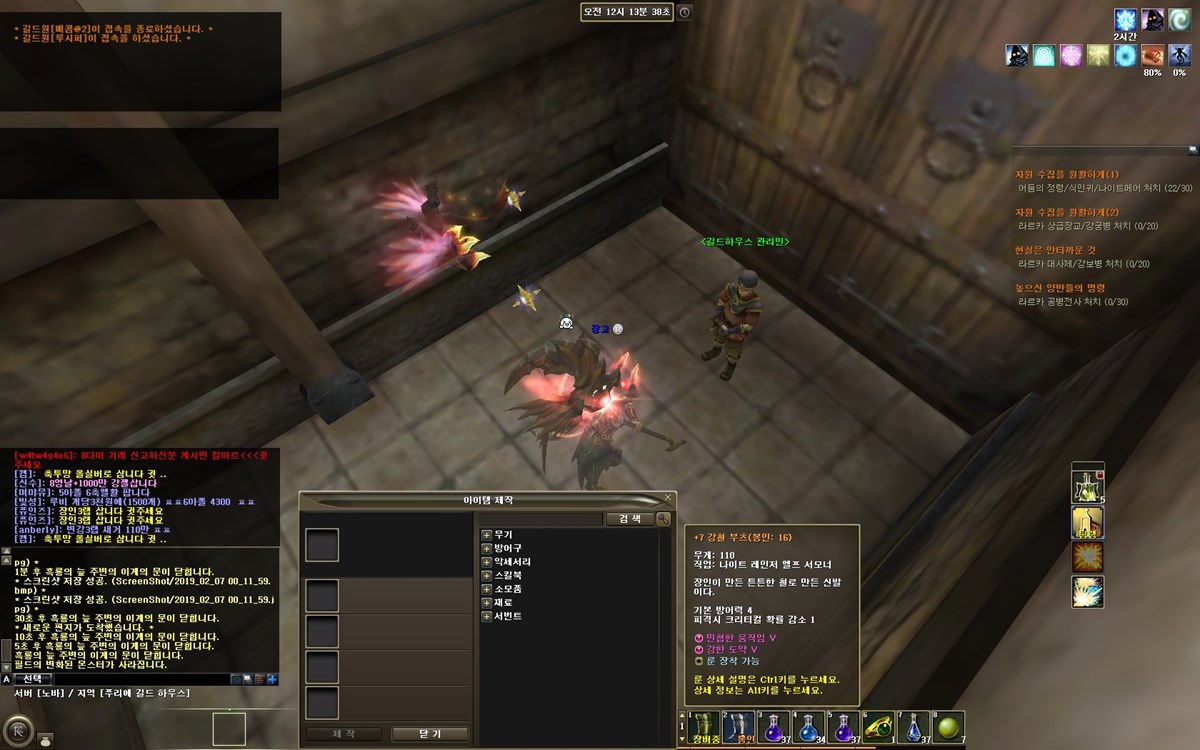The width and height of the screenshot is (1200, 750).
Task: Close the item crafting window with X
Action: pos(667,498)
